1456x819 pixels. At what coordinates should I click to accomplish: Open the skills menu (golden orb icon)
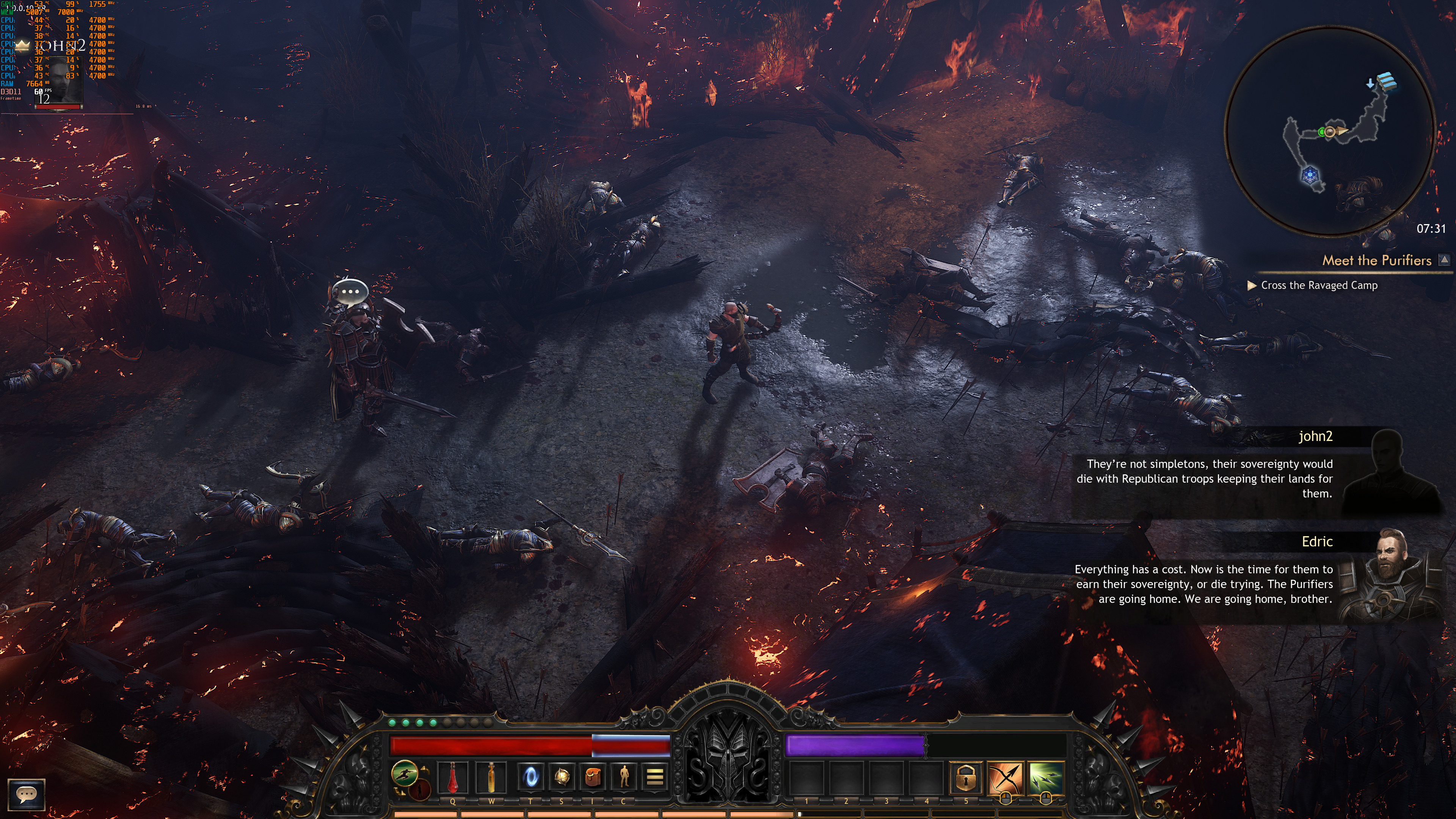pyautogui.click(x=561, y=777)
